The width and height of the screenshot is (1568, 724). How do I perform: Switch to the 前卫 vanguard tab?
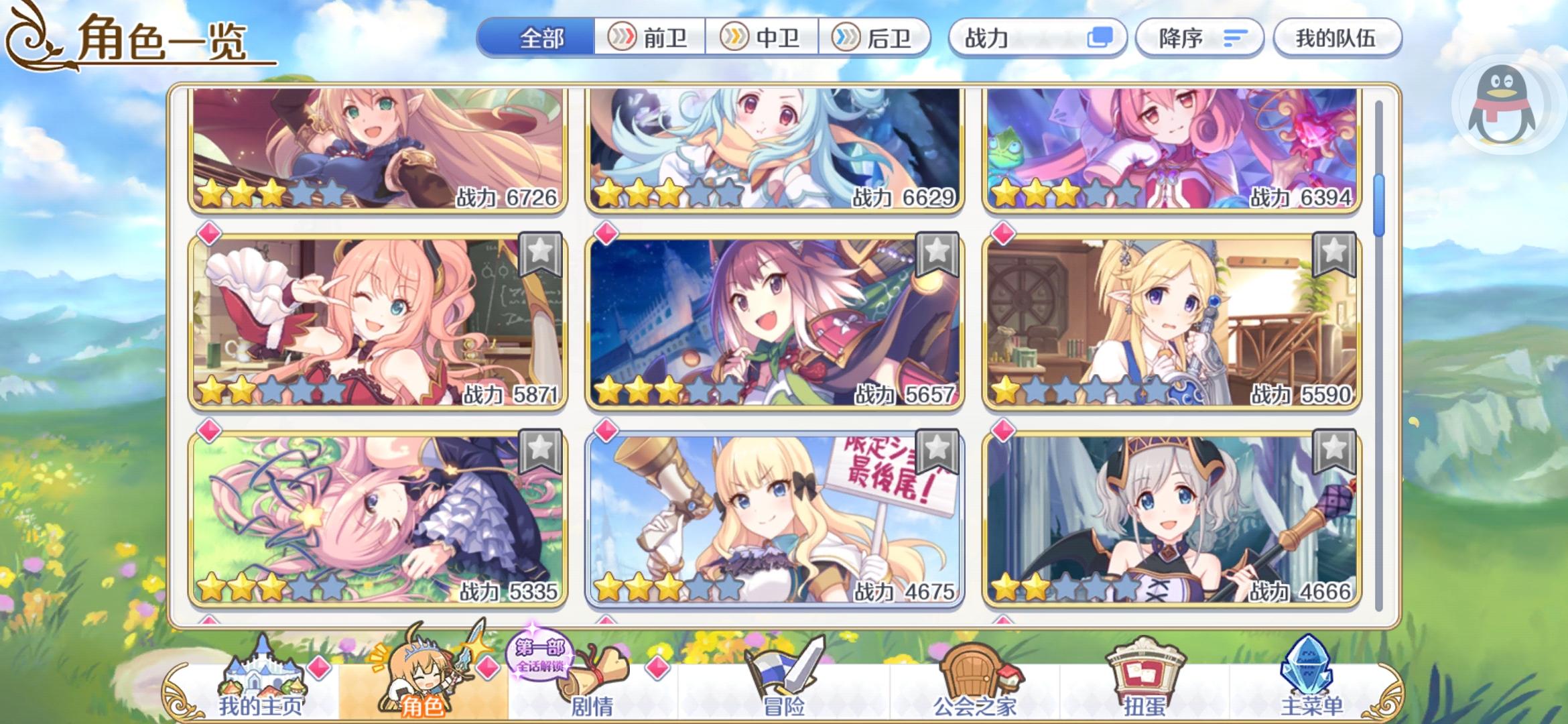point(649,38)
